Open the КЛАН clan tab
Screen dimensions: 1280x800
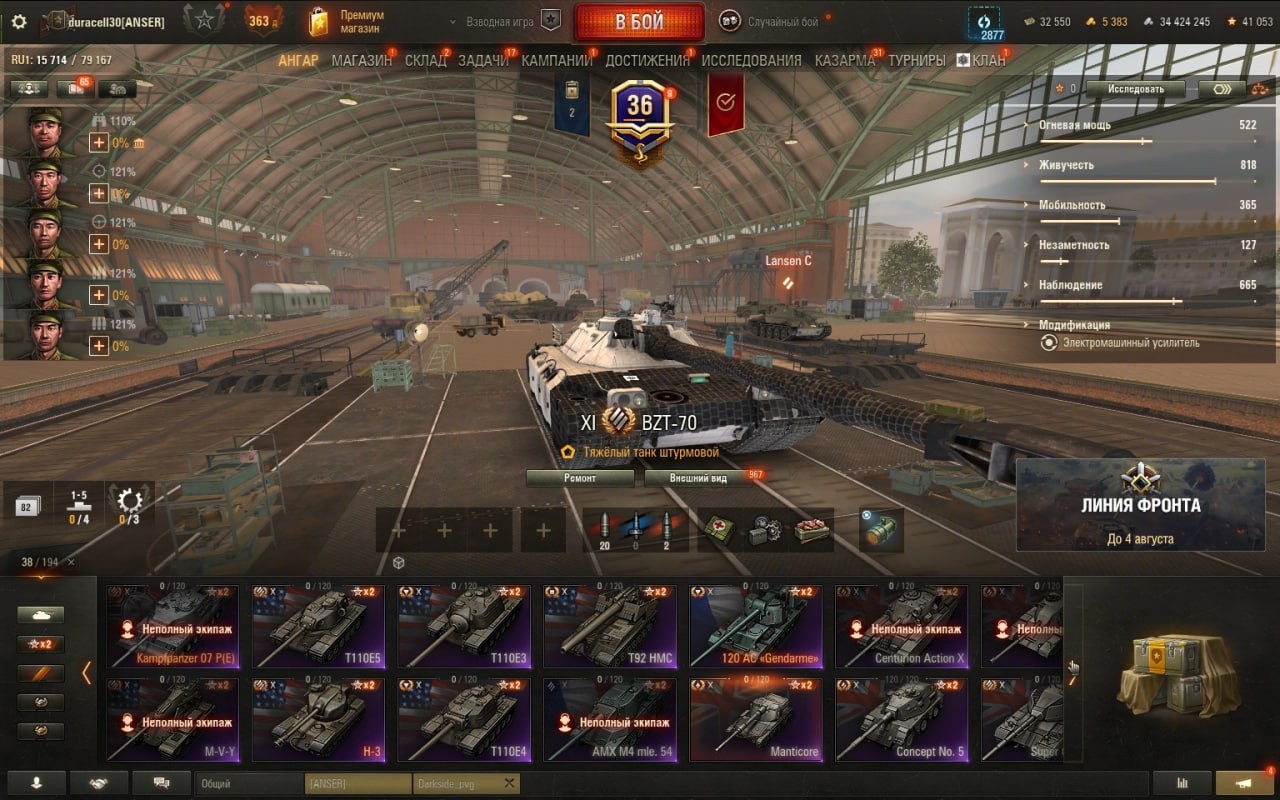click(981, 60)
